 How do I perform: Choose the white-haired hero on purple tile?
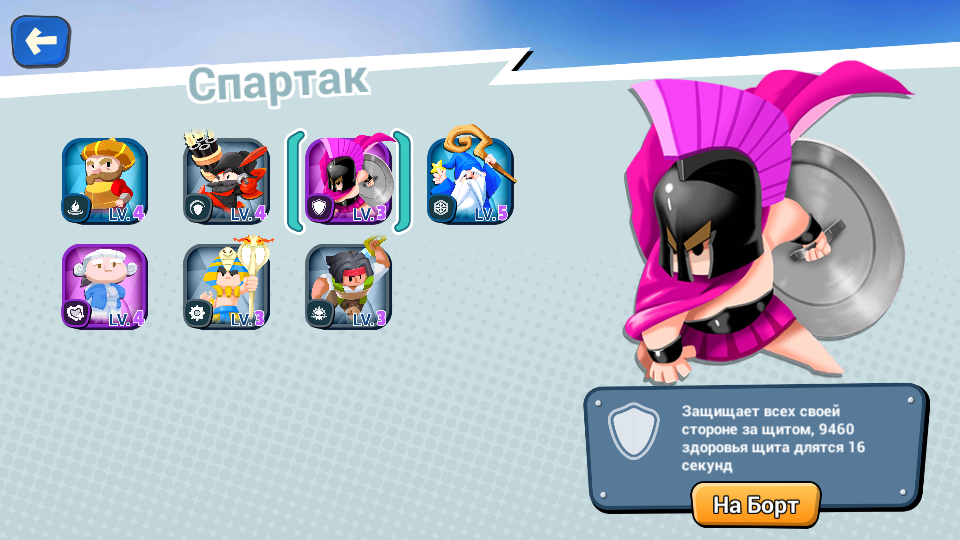pyautogui.click(x=105, y=286)
